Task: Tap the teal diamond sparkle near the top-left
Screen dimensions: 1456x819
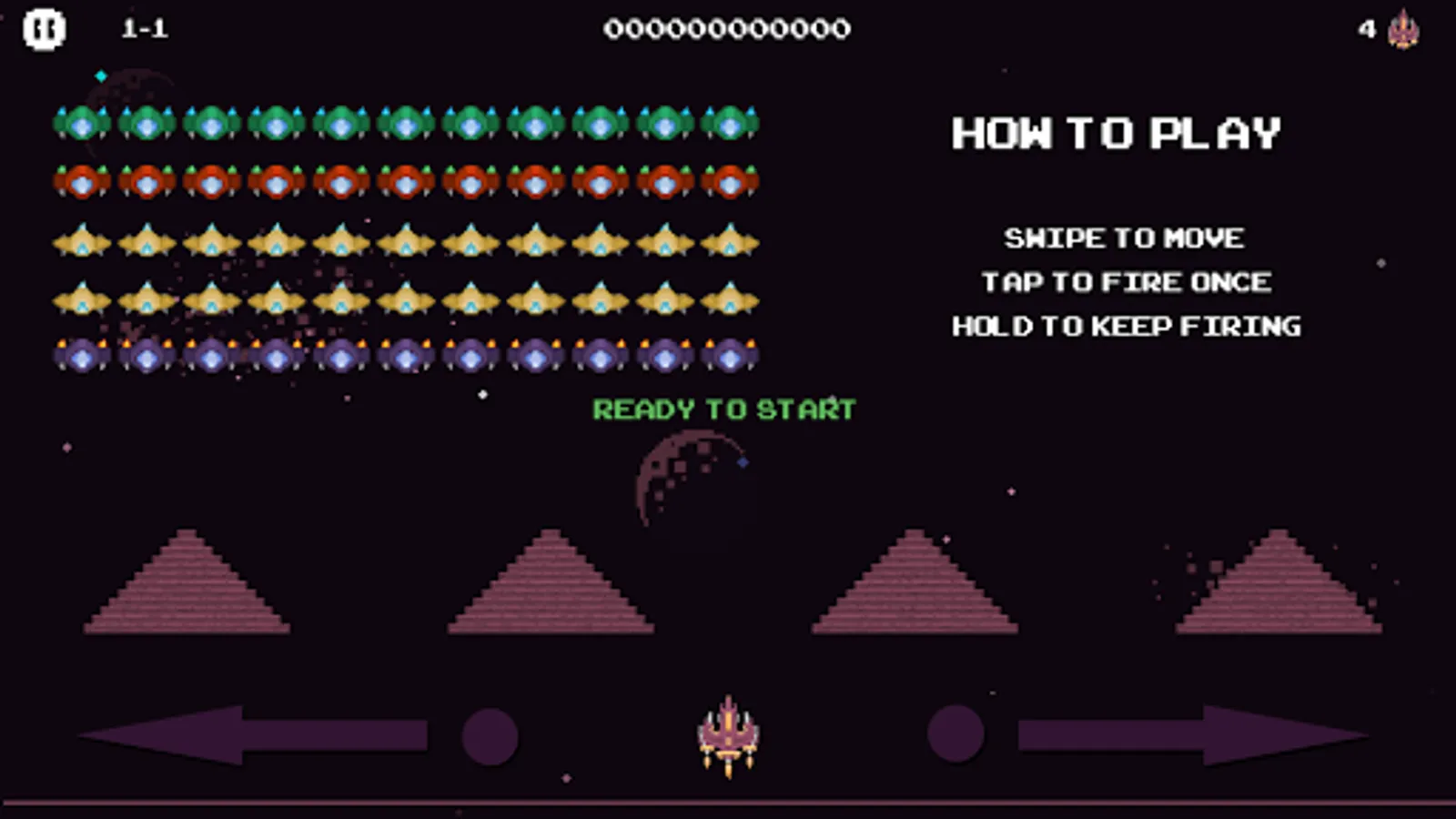Action: click(100, 76)
